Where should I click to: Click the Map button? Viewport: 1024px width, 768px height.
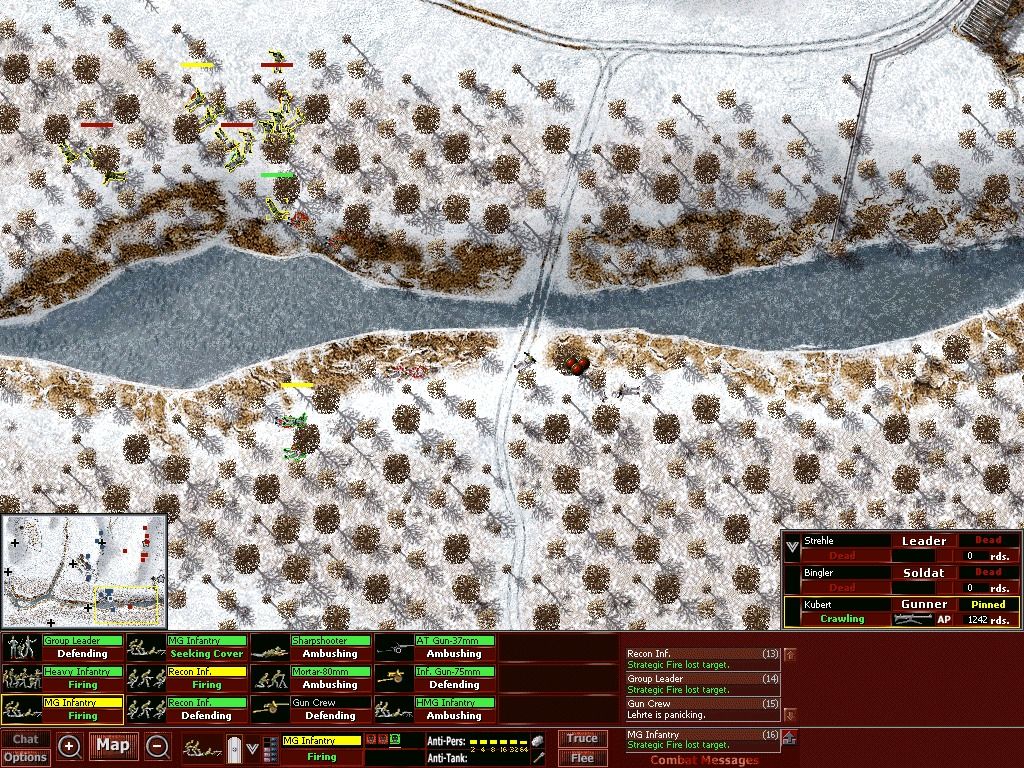pyautogui.click(x=113, y=745)
